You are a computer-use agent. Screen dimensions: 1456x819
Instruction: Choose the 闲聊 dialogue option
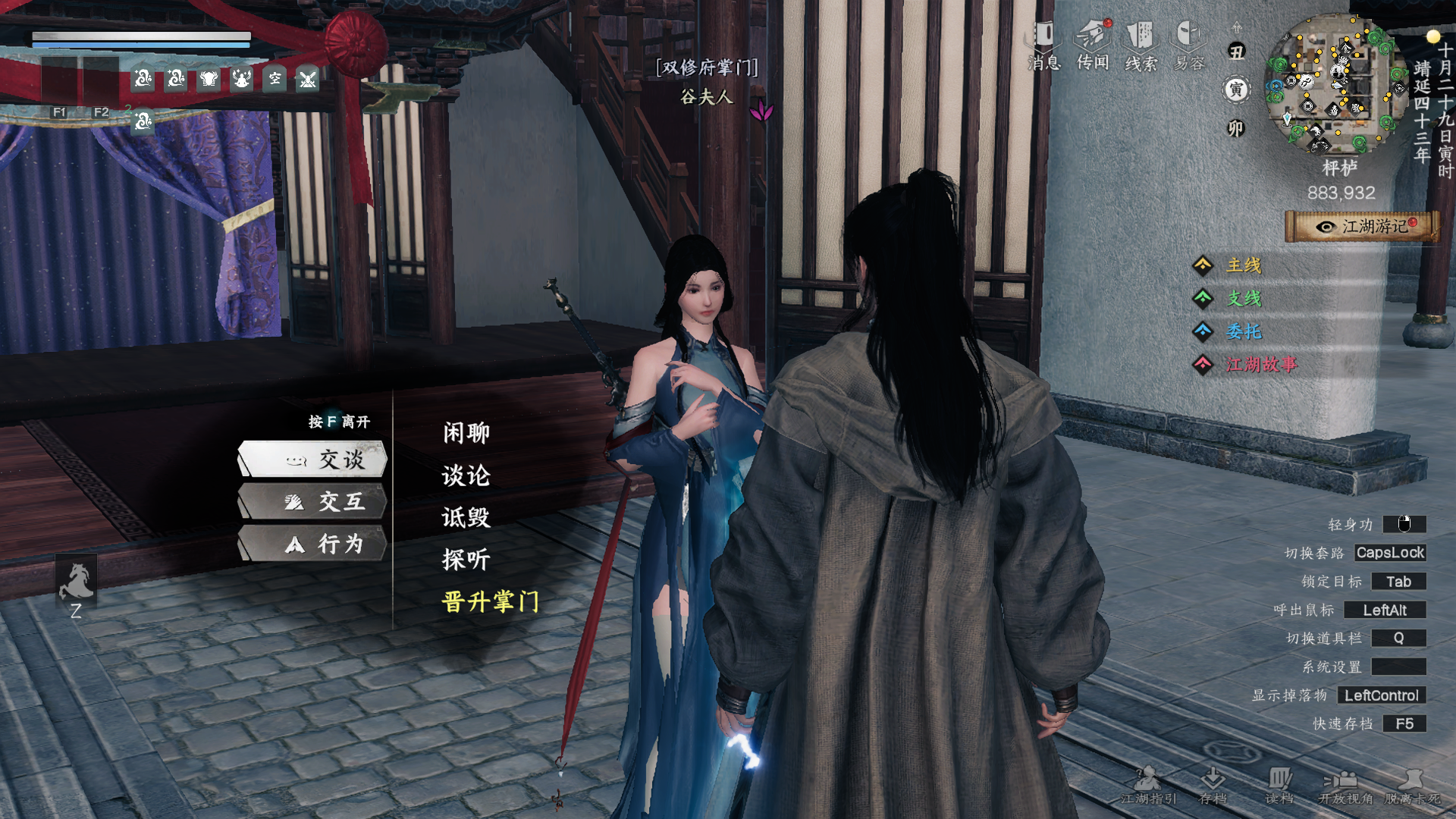coord(466,433)
